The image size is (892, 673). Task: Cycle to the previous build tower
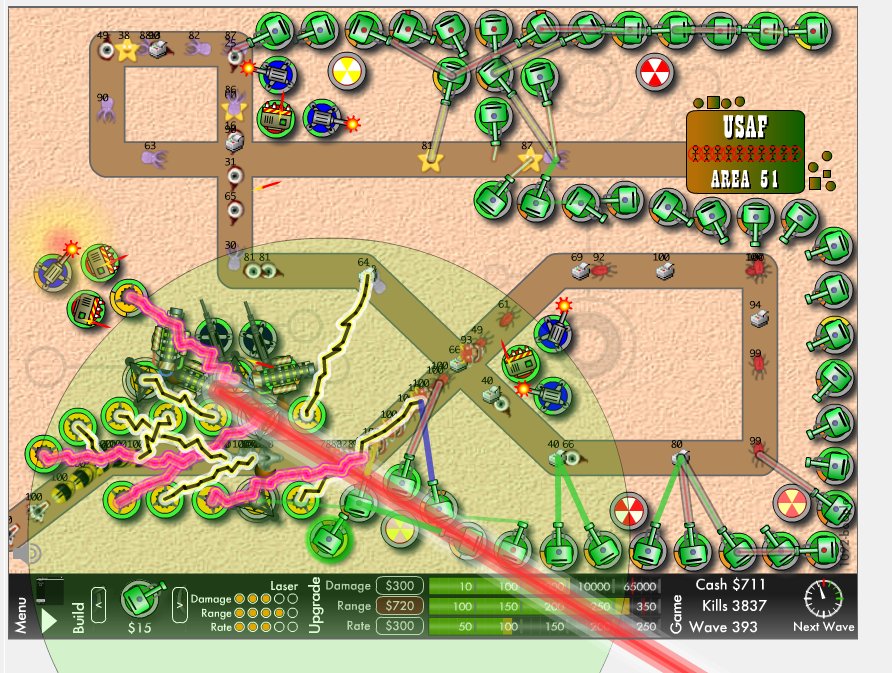coord(99,601)
